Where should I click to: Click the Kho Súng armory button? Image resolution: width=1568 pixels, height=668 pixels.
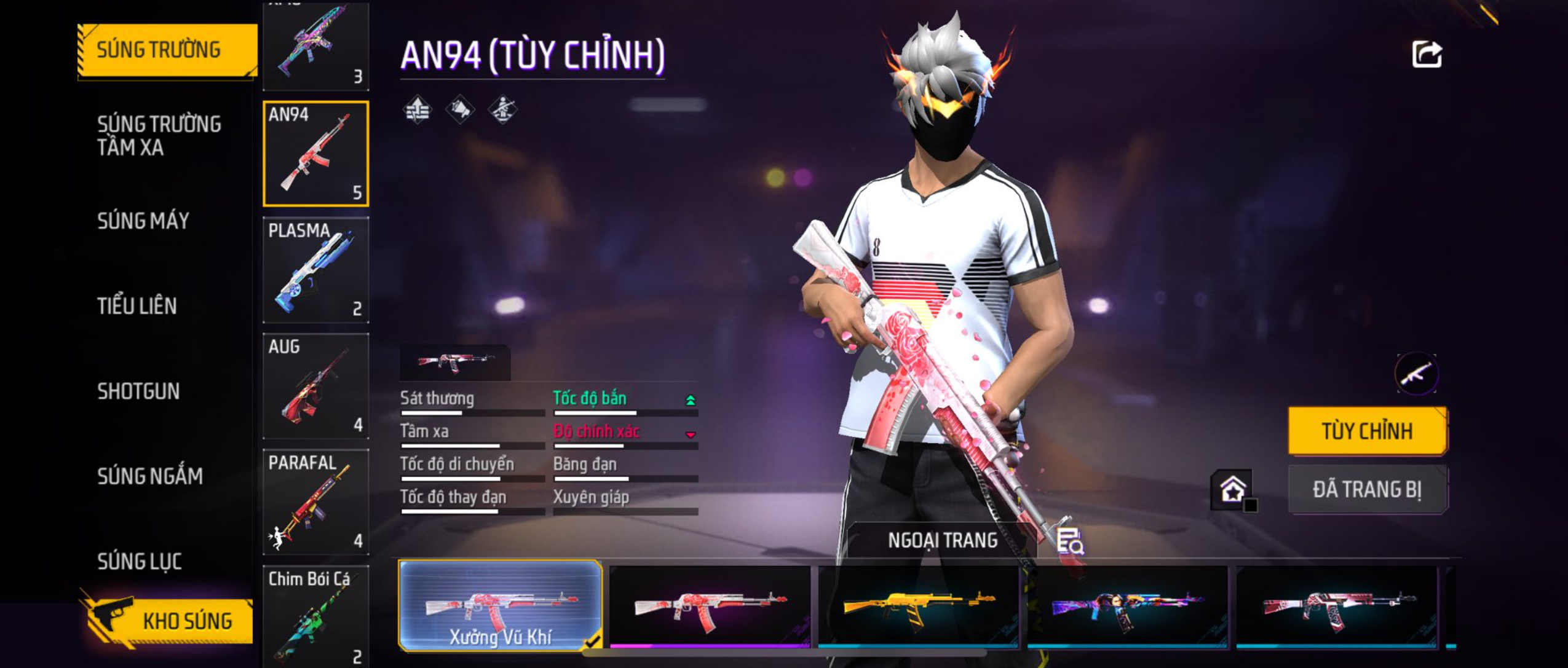(167, 621)
